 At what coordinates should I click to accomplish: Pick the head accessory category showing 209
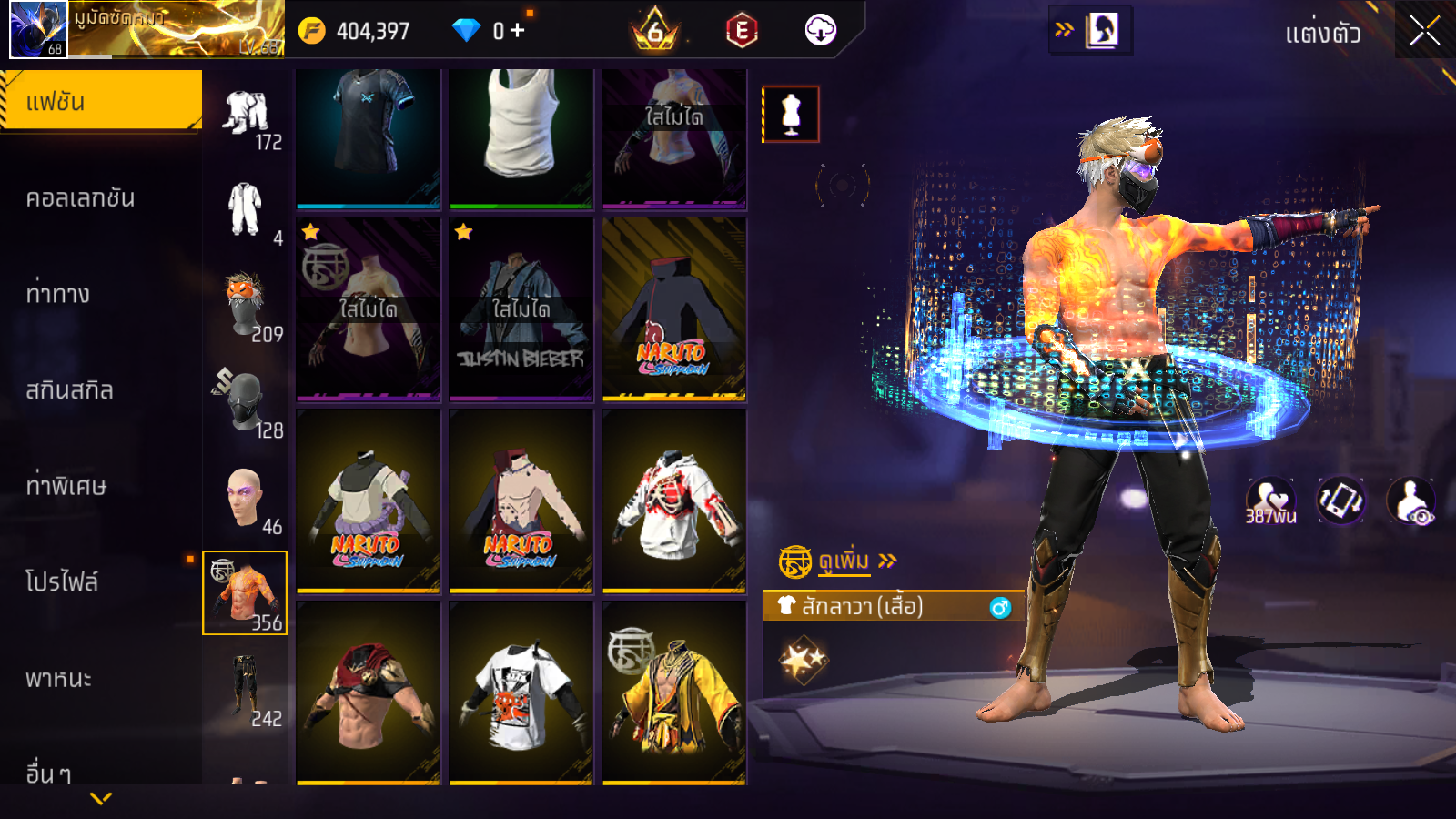pyautogui.click(x=245, y=305)
